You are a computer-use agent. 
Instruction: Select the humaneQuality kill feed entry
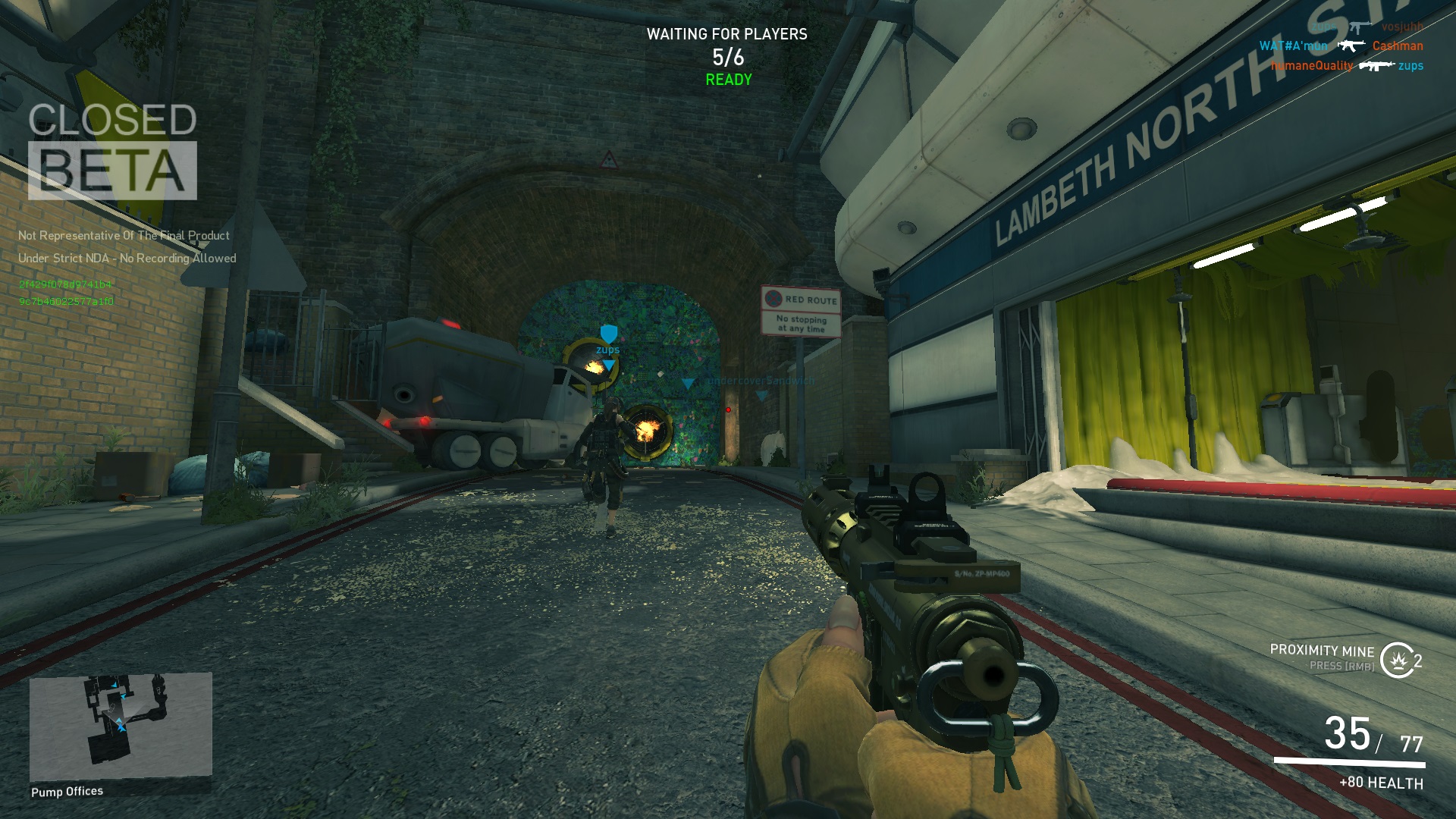(x=1311, y=66)
